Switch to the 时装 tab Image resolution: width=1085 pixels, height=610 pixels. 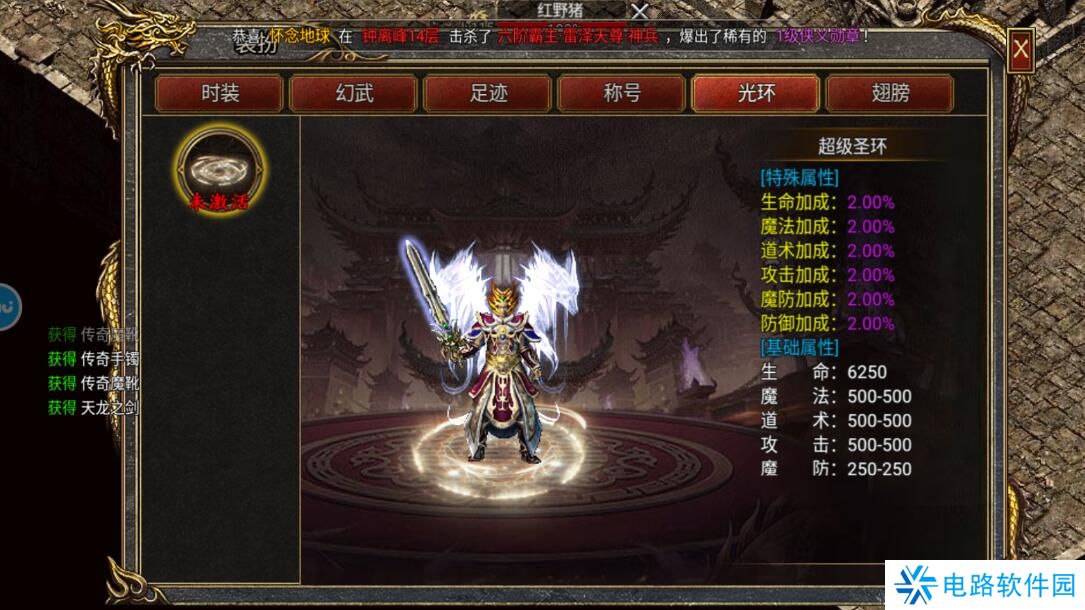click(x=220, y=94)
